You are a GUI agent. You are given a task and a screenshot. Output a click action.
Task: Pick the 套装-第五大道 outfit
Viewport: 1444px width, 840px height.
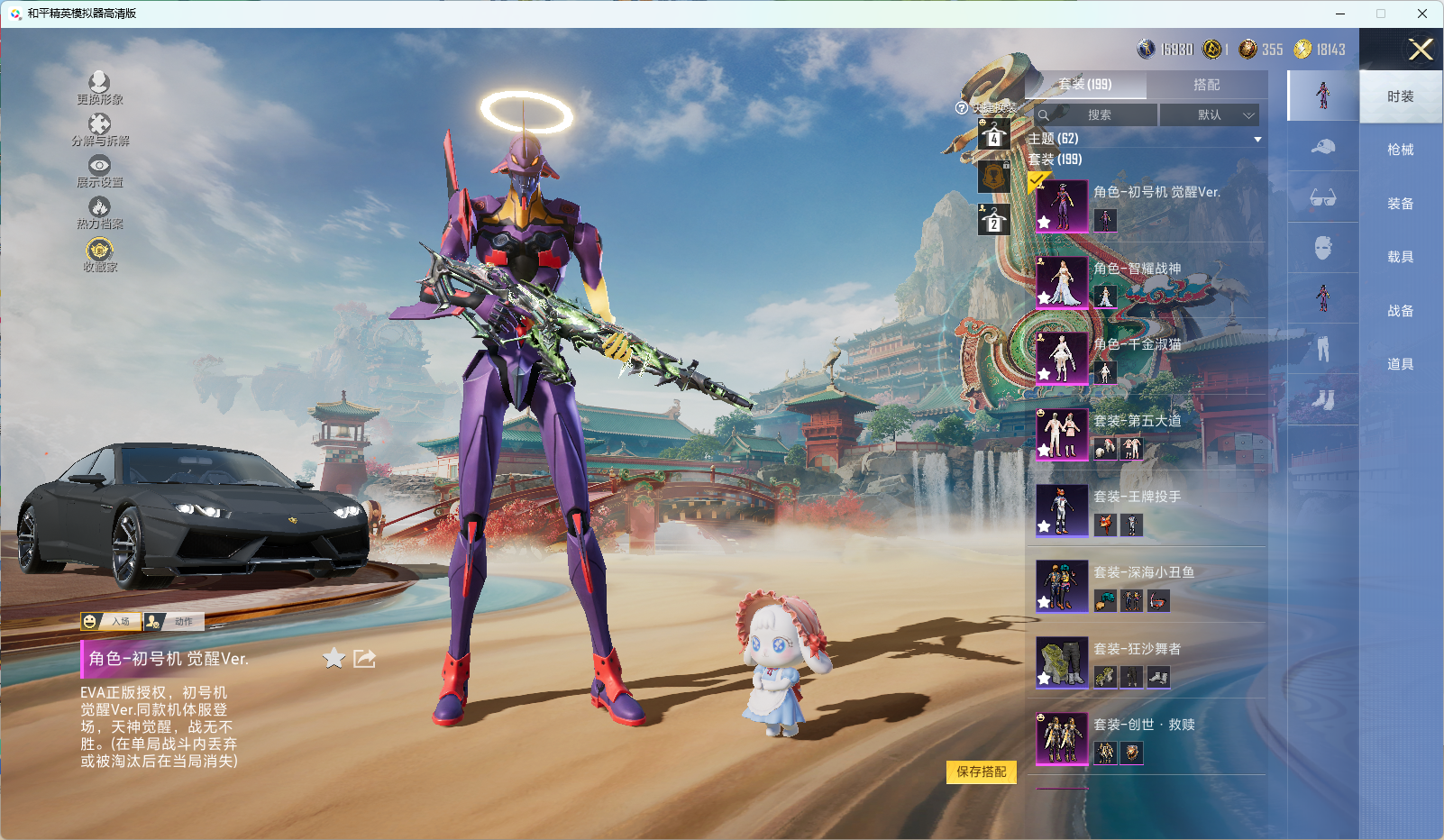pyautogui.click(x=1137, y=421)
